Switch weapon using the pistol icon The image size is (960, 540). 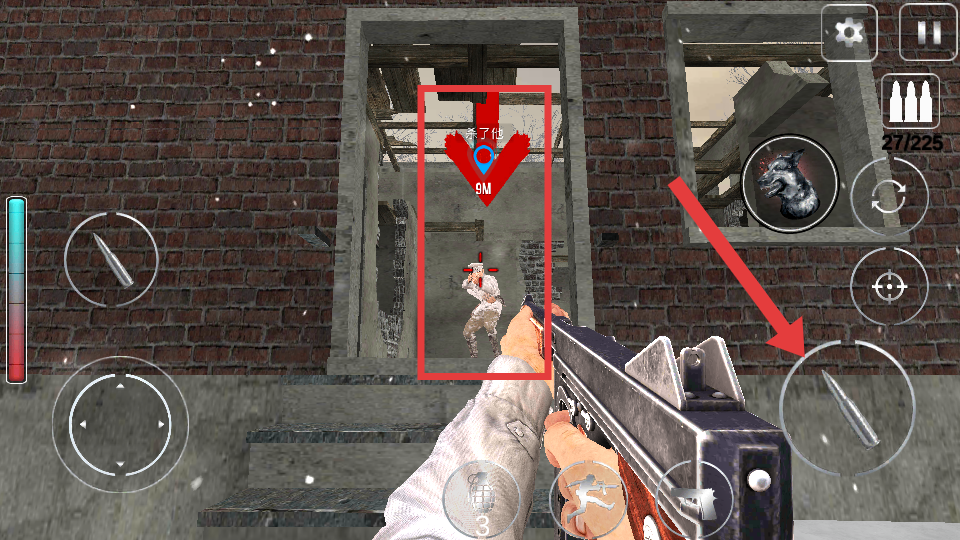point(693,499)
